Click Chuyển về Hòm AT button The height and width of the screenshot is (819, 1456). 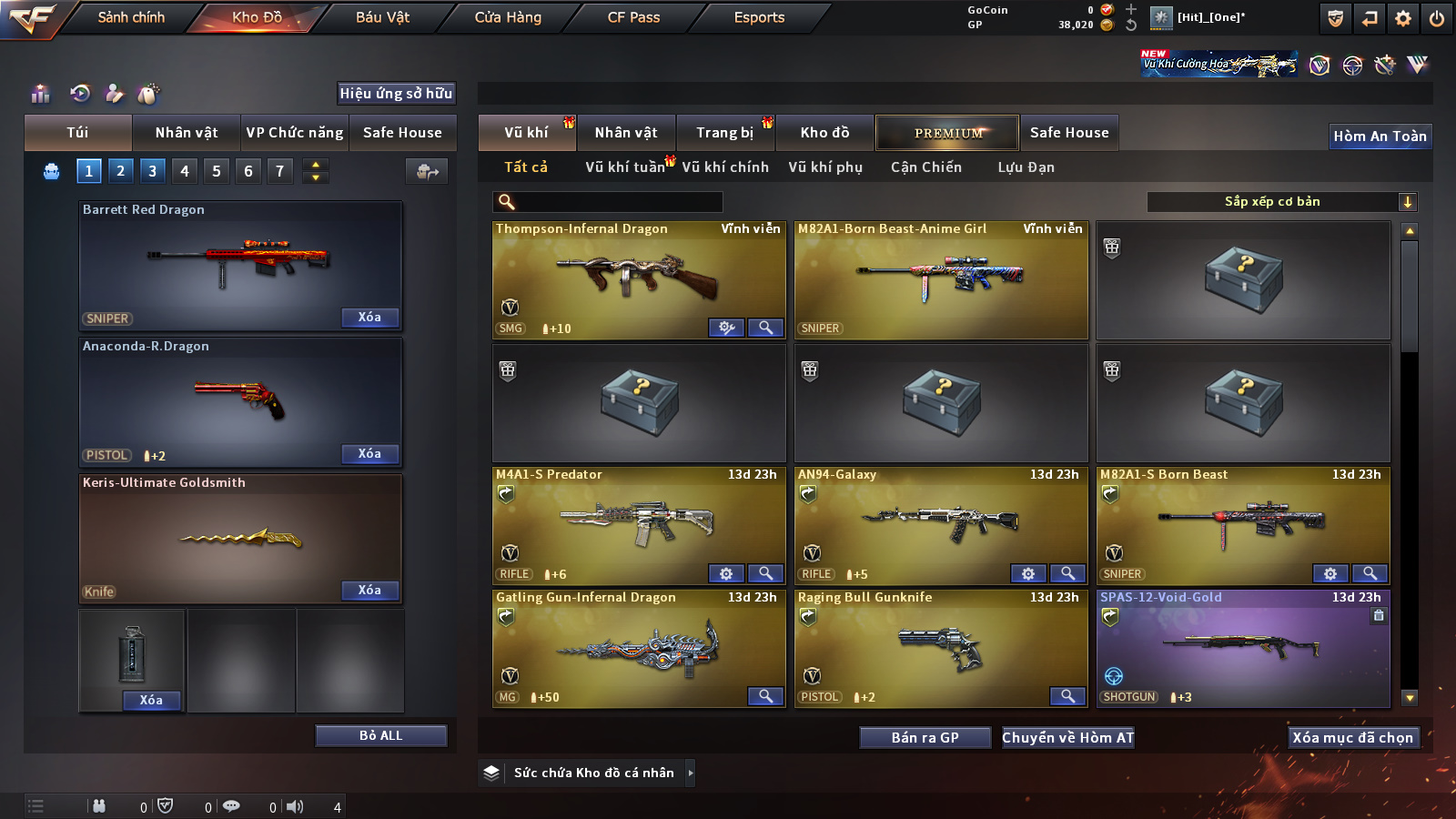click(1067, 738)
